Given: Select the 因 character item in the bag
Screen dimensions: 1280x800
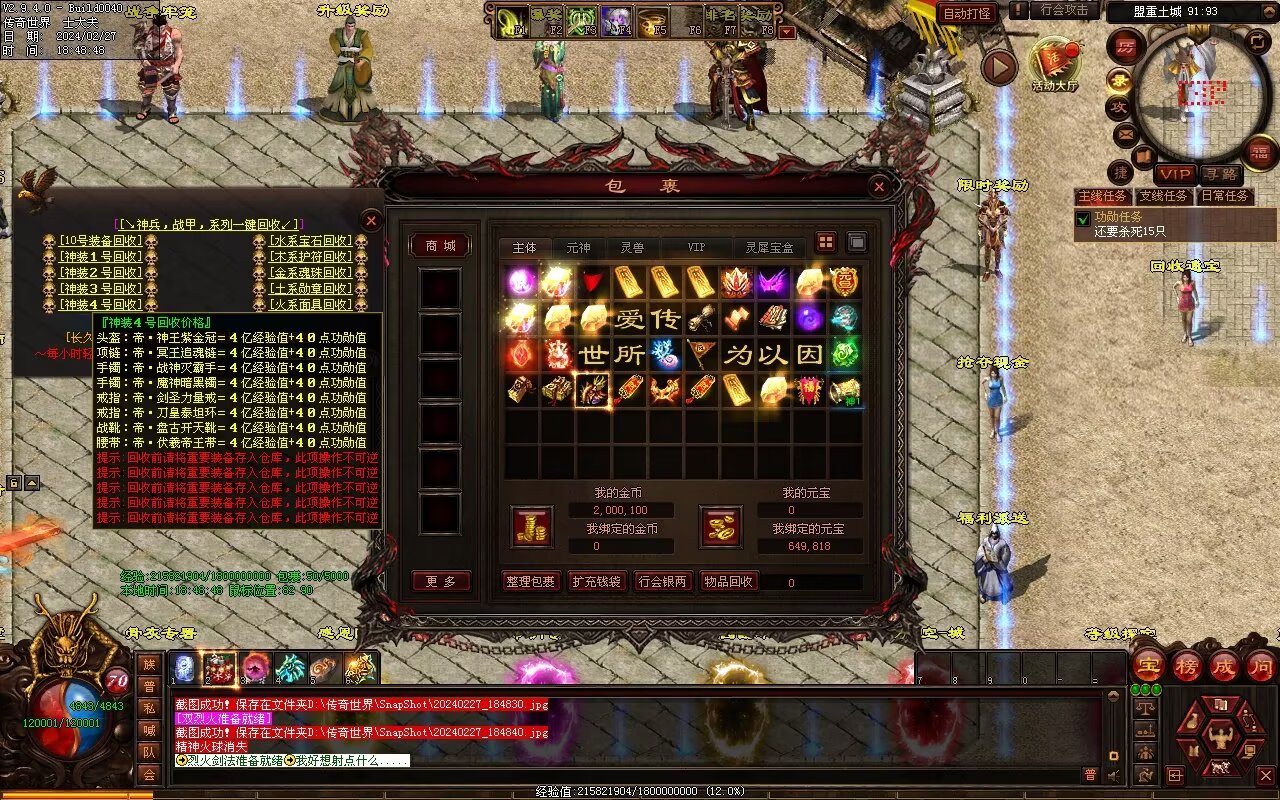Looking at the screenshot, I should coord(809,354).
